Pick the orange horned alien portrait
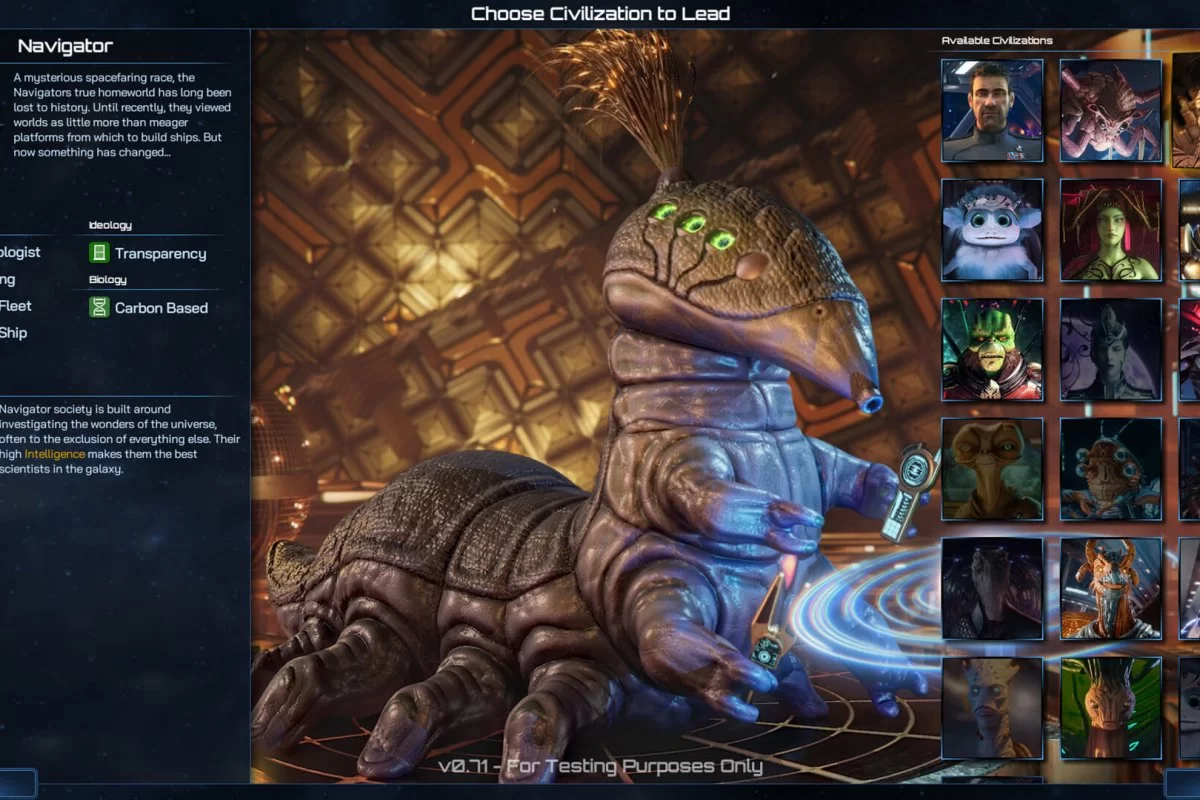 tap(1111, 588)
